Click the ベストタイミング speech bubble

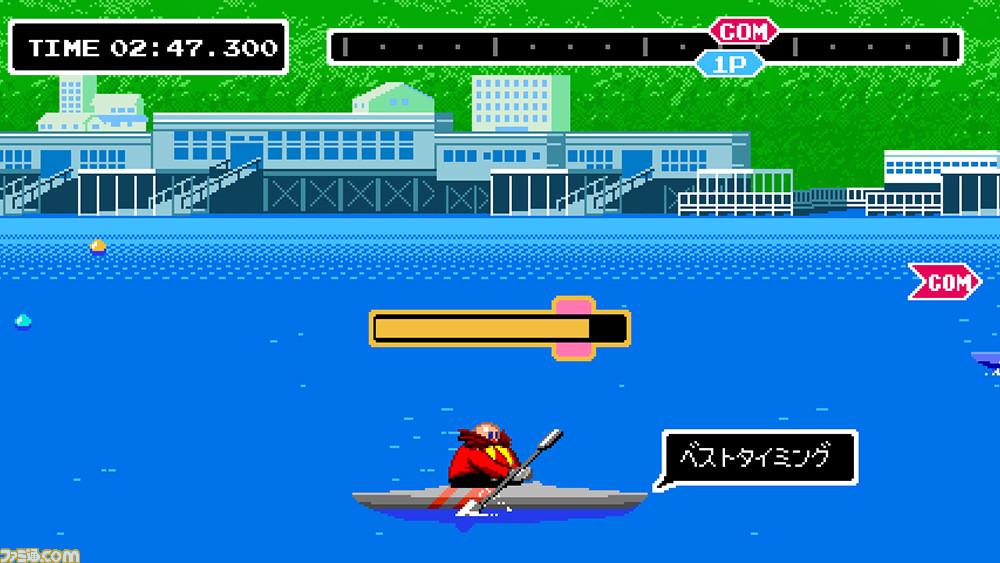758,459
